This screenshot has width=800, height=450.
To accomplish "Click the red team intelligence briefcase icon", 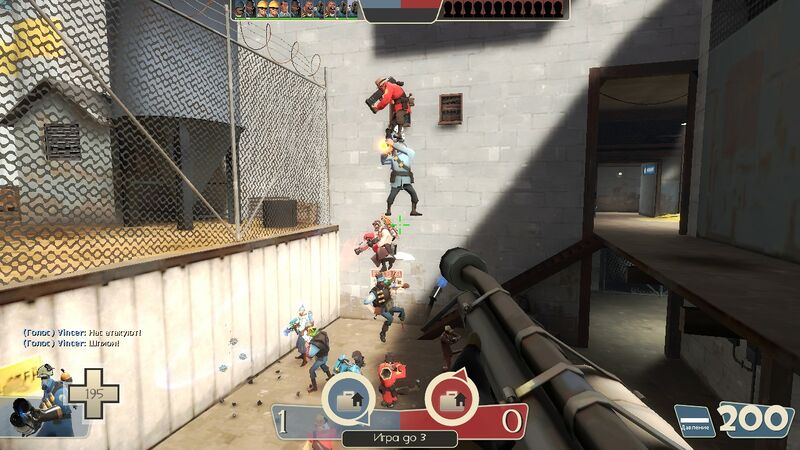I will pos(451,399).
